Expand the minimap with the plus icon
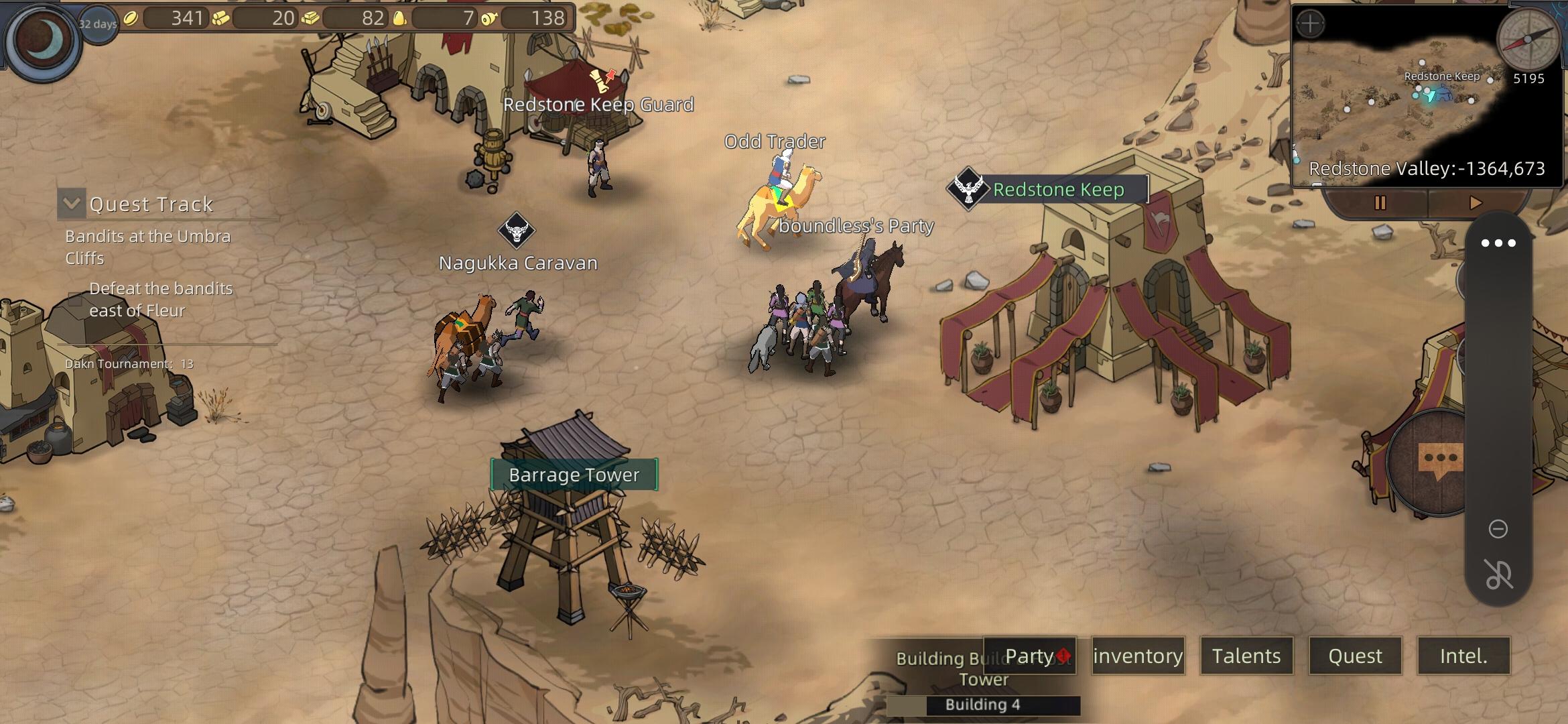 tap(1310, 25)
